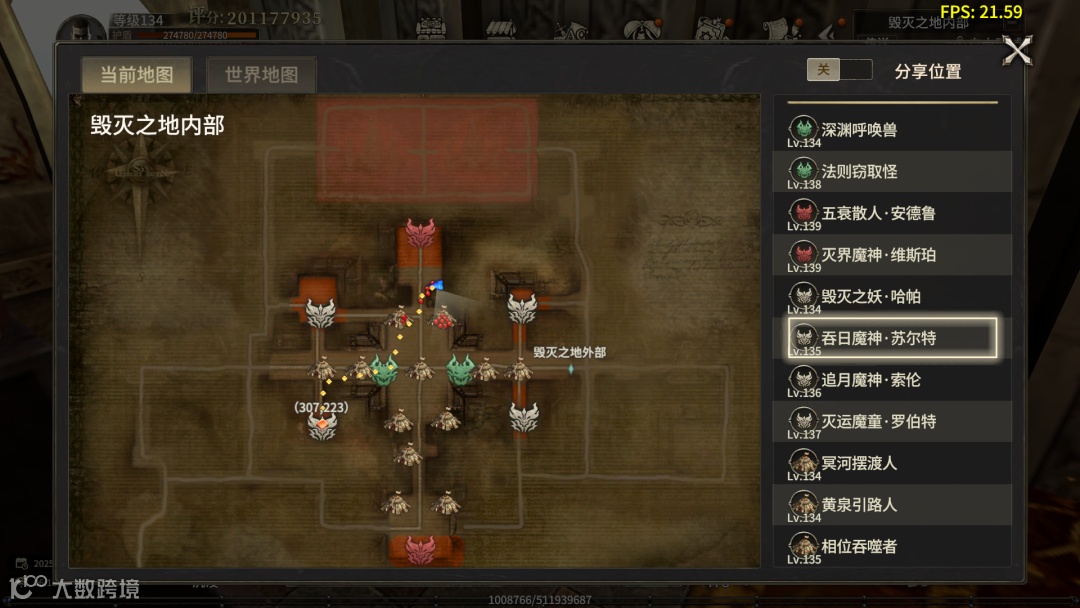Click the 毁灭之地外部 exit marker on map
1080x608 pixels.
point(571,369)
